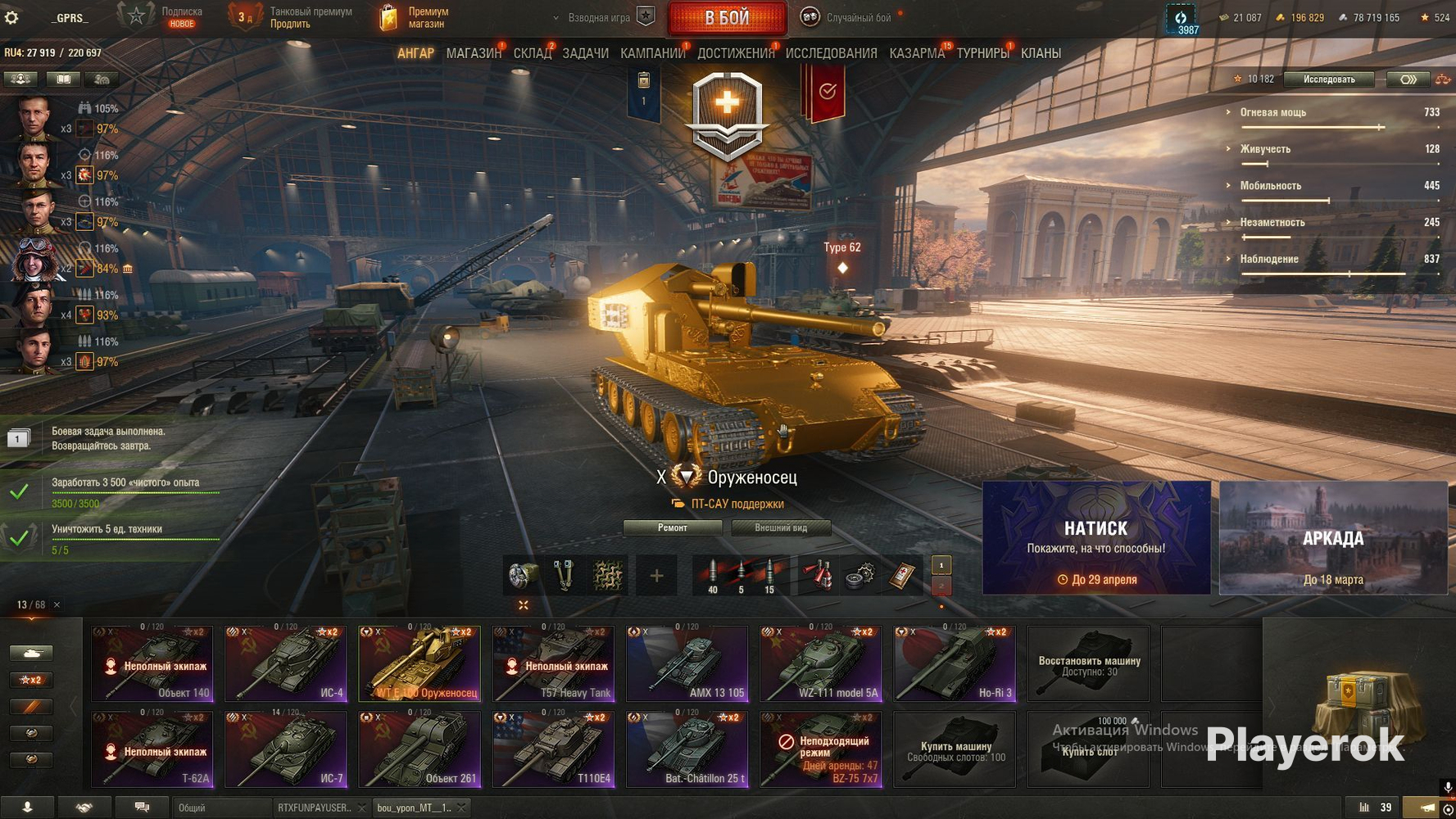Switch to the МАГАЗИН tab

[x=473, y=53]
